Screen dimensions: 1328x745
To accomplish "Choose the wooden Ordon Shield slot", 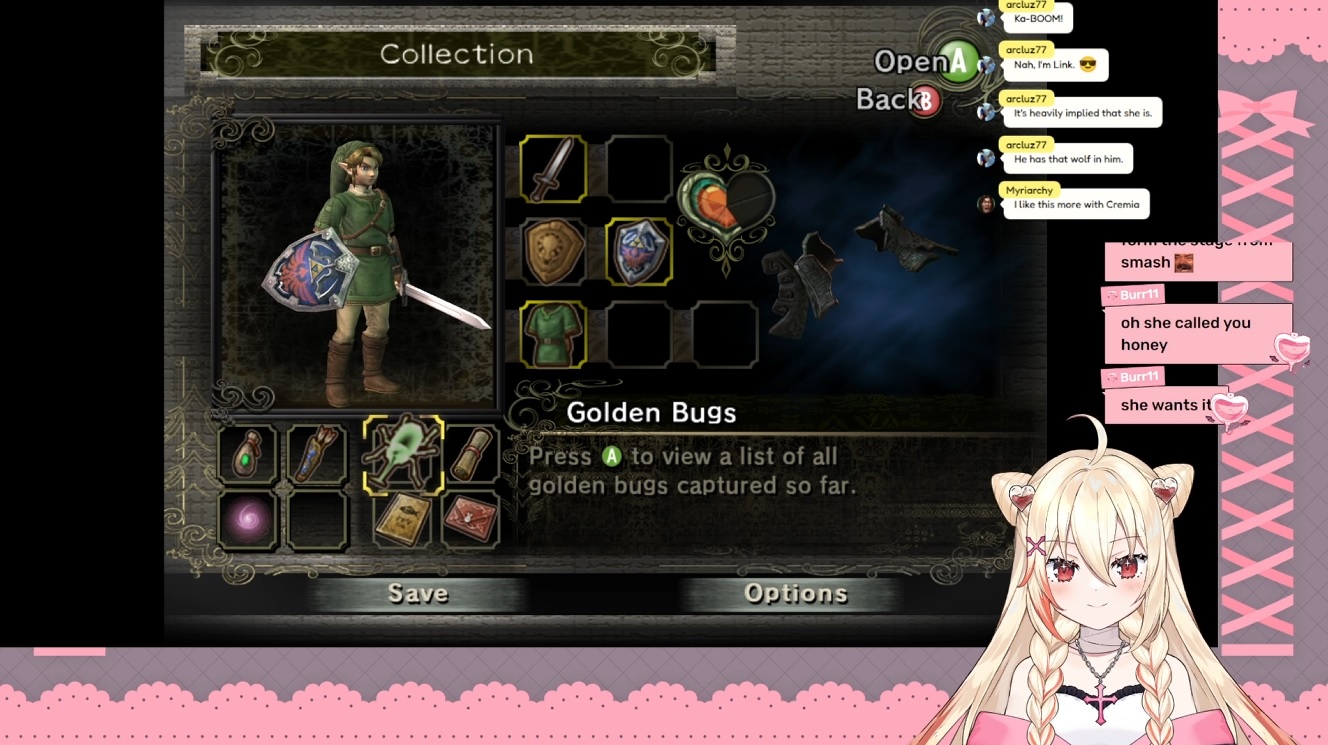I will pos(553,252).
